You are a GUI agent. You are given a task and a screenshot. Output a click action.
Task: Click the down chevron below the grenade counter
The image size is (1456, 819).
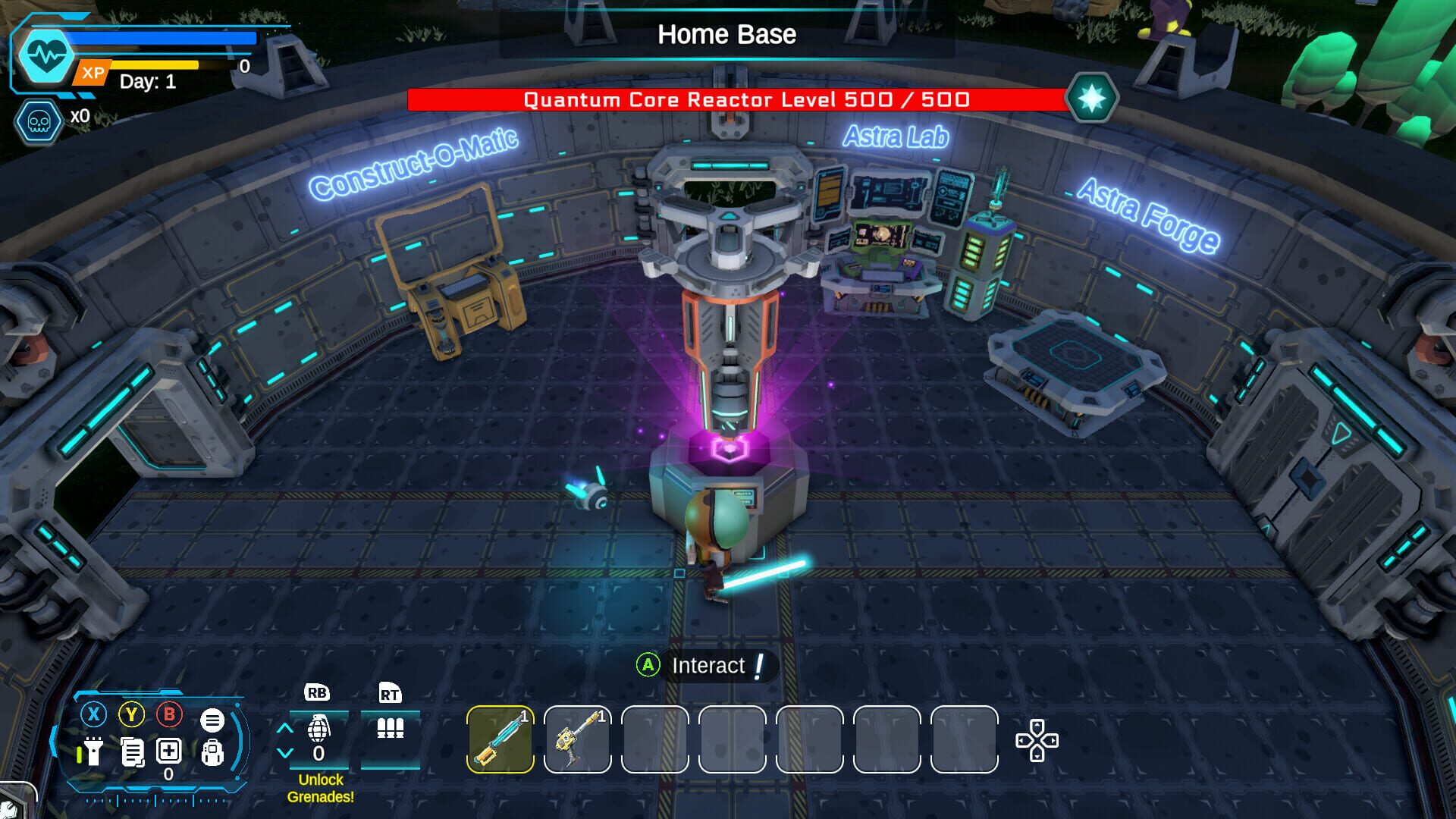pyautogui.click(x=284, y=752)
